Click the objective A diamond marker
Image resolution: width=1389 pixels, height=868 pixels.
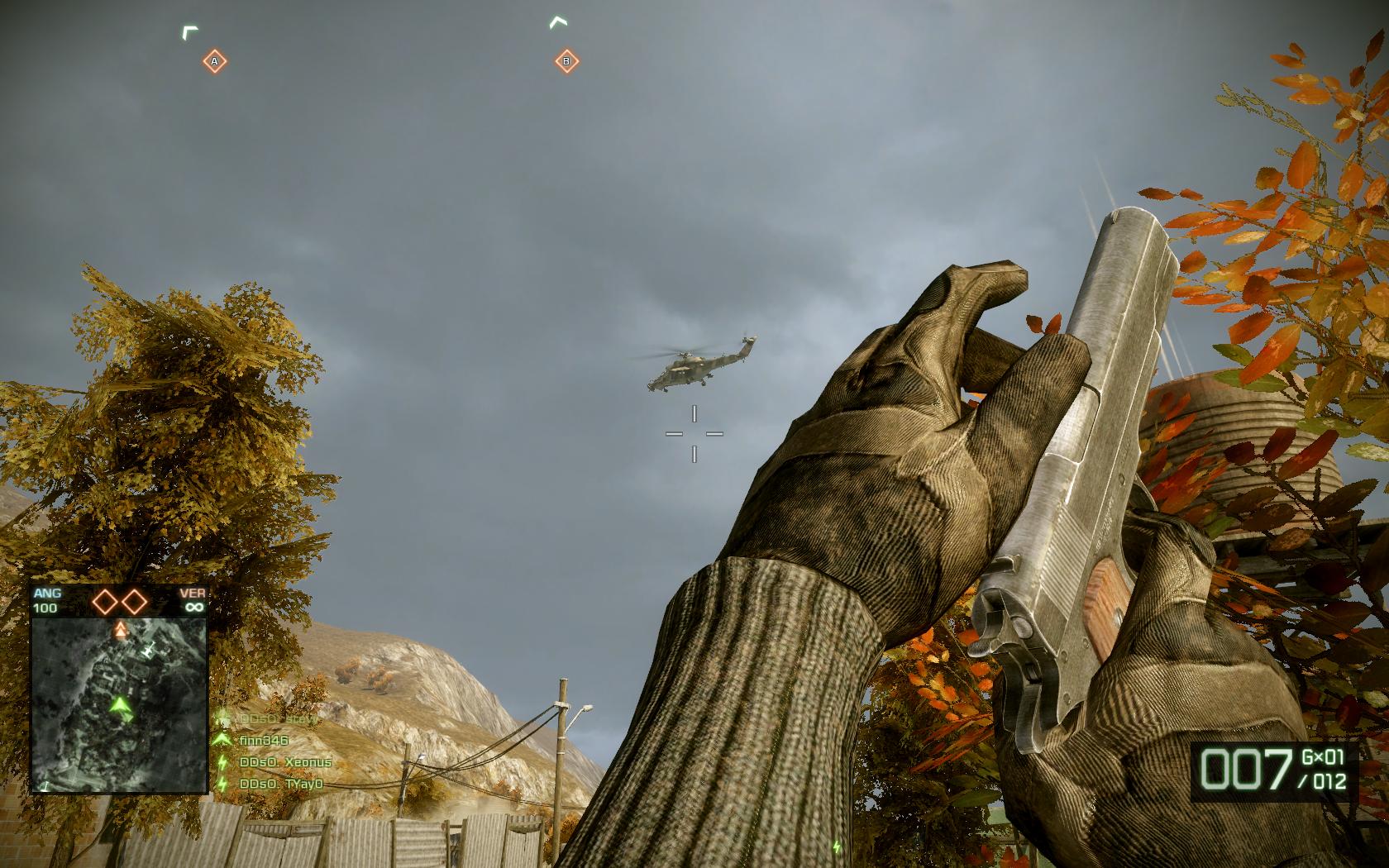click(214, 61)
